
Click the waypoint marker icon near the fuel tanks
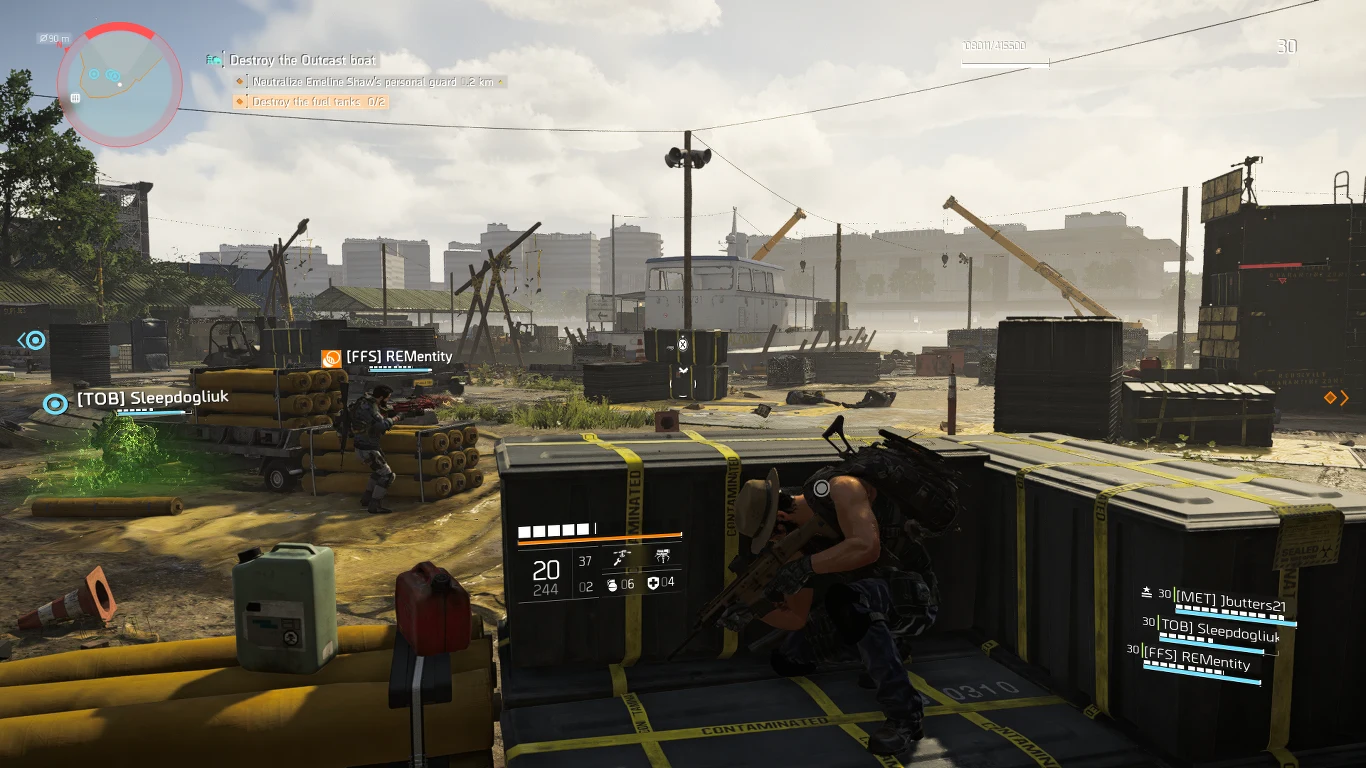pyautogui.click(x=683, y=344)
